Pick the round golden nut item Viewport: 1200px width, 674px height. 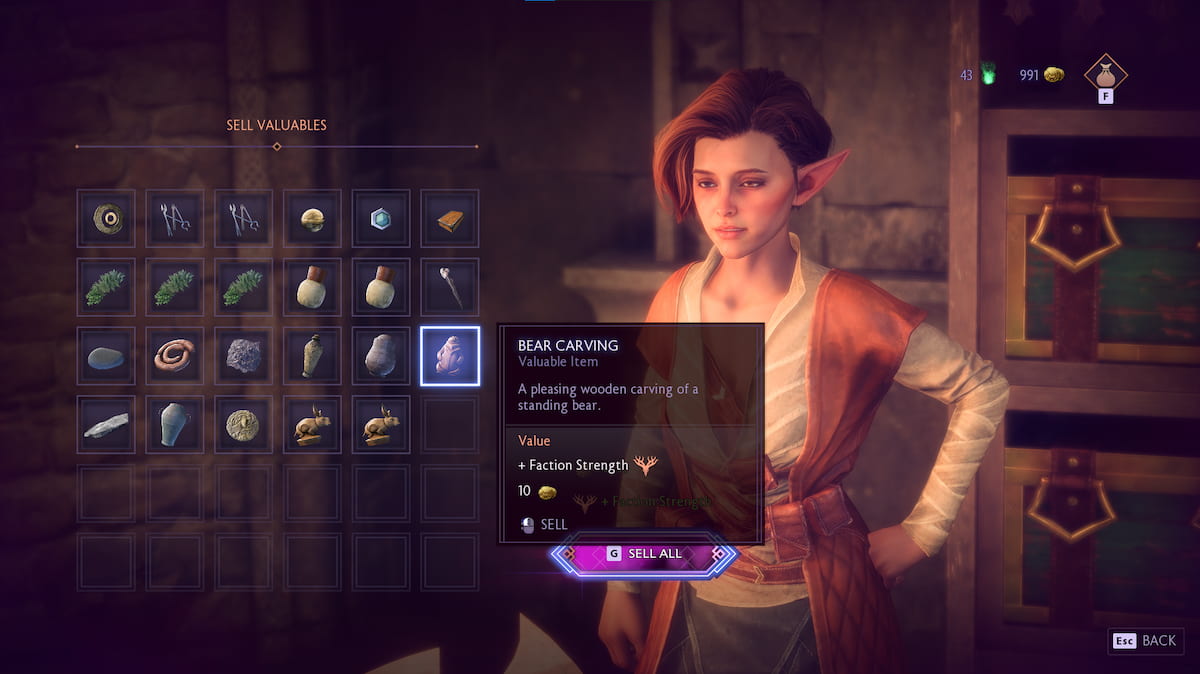[x=312, y=218]
